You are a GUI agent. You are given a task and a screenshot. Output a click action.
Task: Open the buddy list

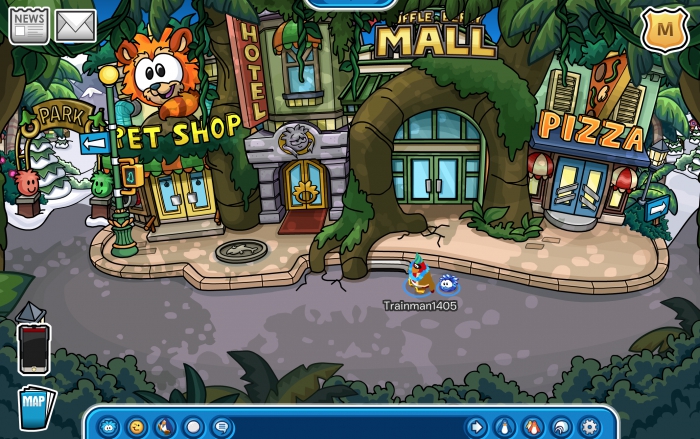click(533, 427)
